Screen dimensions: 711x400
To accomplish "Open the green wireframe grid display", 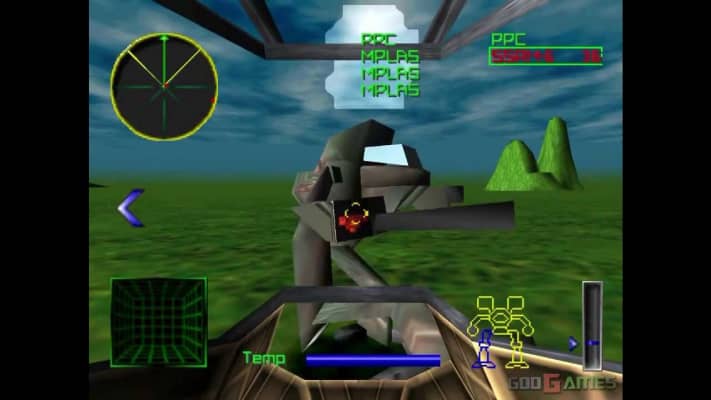I will pyautogui.click(x=158, y=321).
